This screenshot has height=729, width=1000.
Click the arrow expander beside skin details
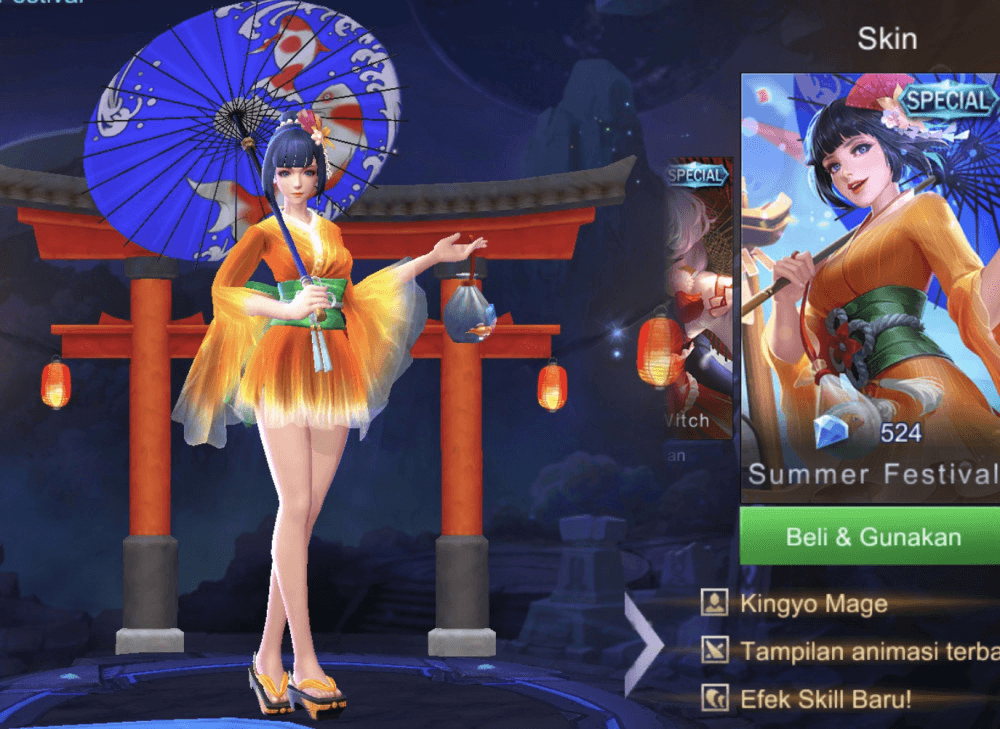tap(642, 645)
